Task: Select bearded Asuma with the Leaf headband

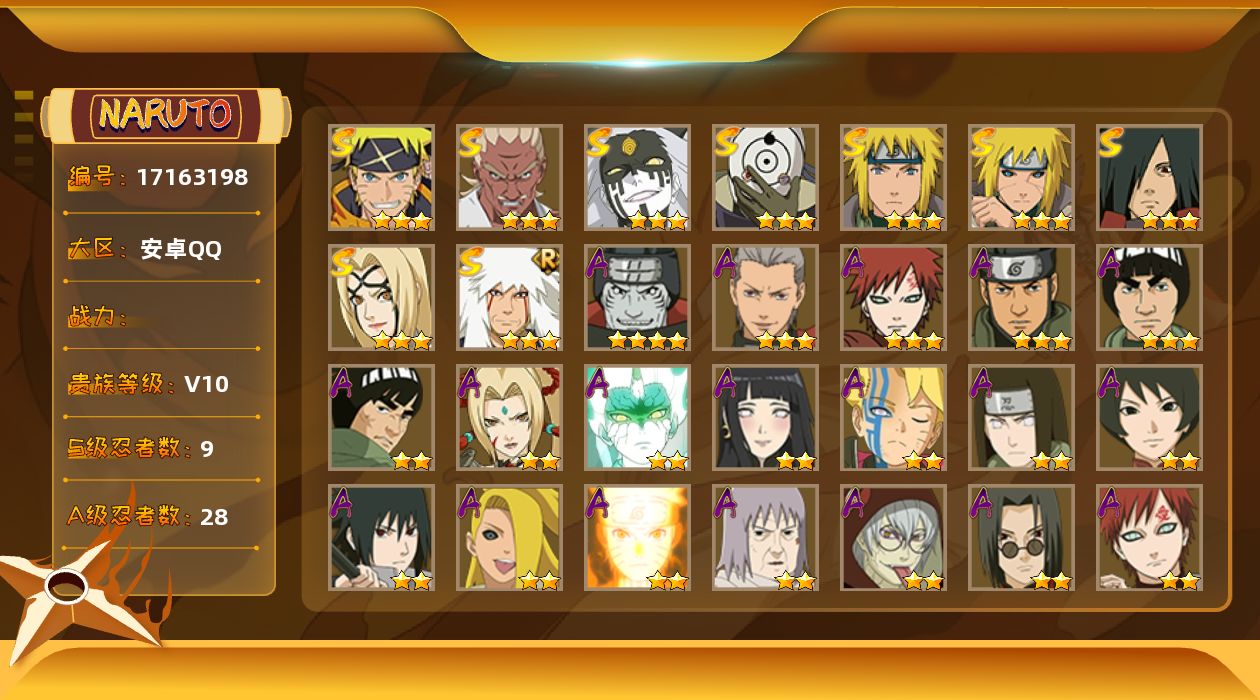Action: pos(1021,298)
